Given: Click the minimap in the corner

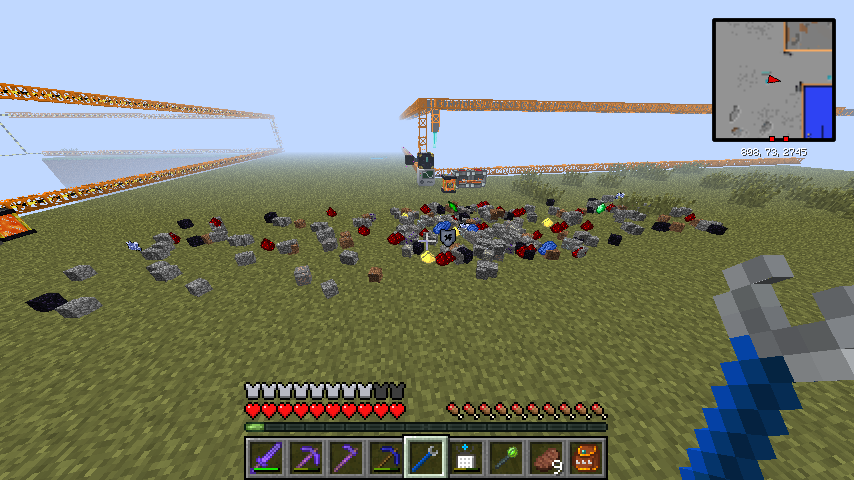Looking at the screenshot, I should (x=774, y=79).
